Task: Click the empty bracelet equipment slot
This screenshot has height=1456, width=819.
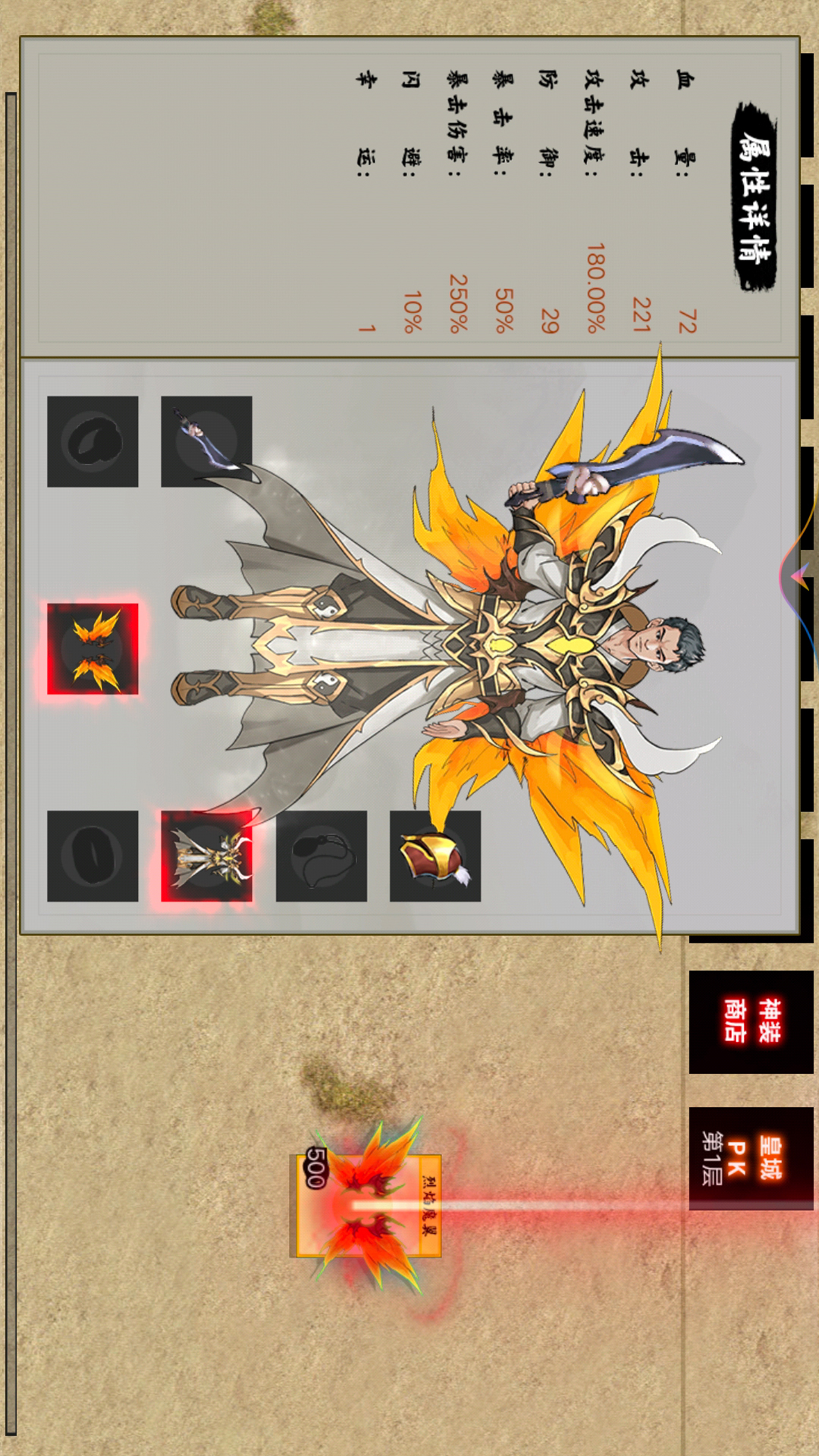Action: tap(93, 441)
